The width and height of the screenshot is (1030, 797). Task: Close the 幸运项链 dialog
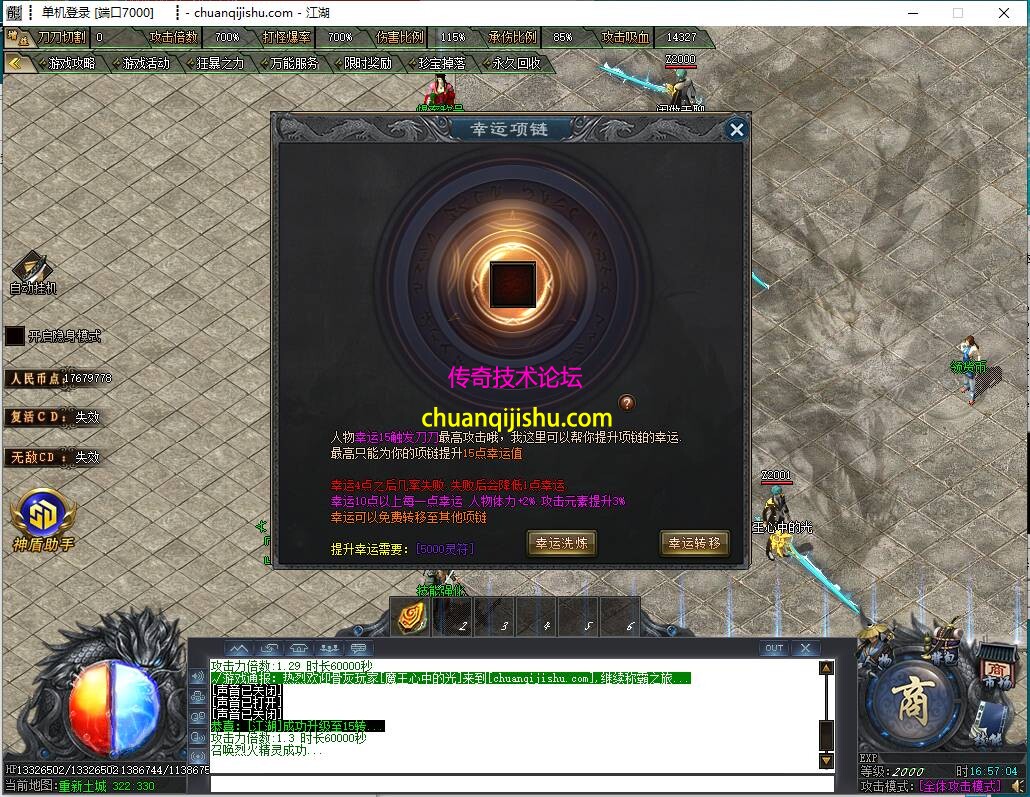tap(737, 129)
